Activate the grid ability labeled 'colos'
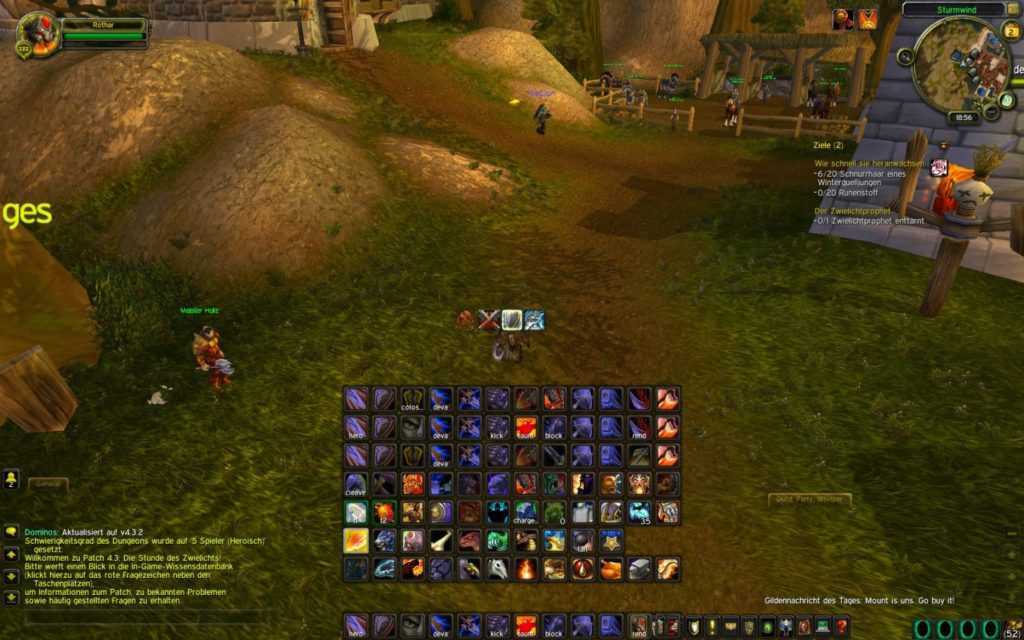Image resolution: width=1024 pixels, height=640 pixels. [x=413, y=399]
